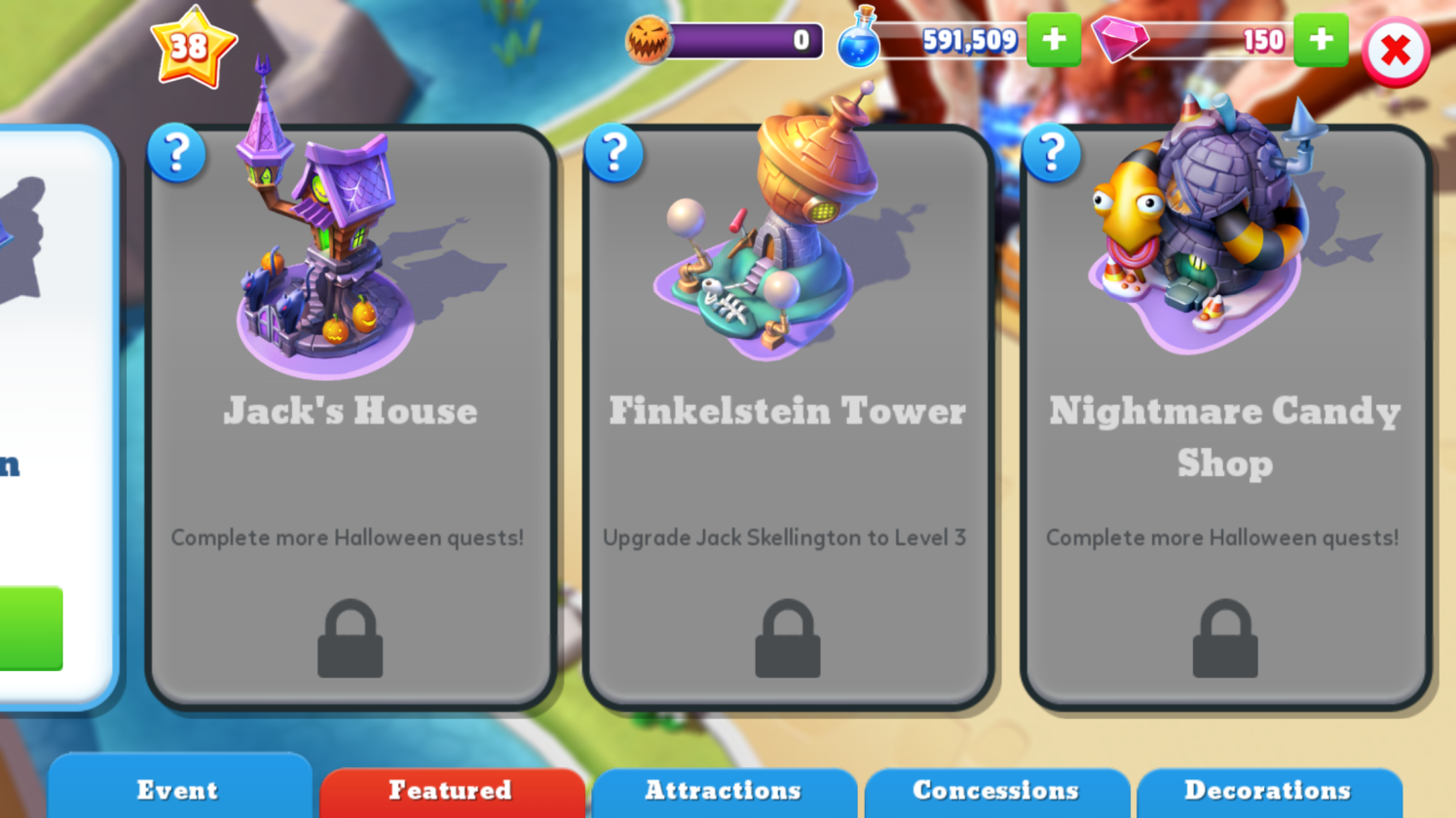Show info for Finkelstein Tower

tap(614, 153)
